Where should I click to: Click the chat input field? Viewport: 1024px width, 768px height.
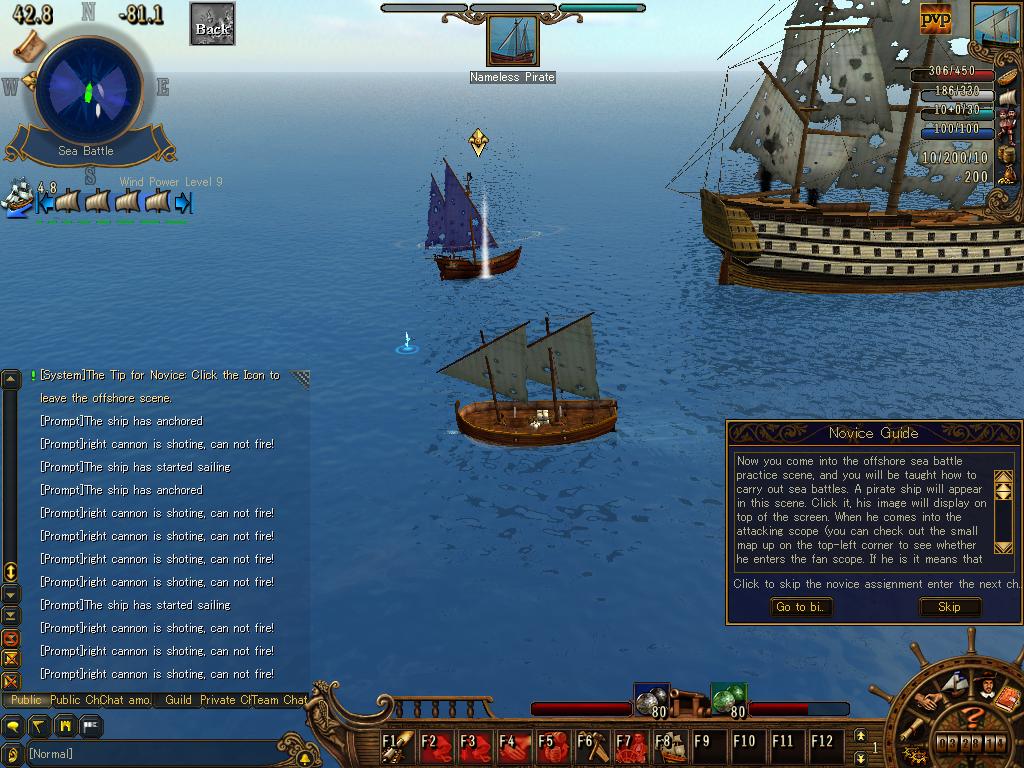150,754
